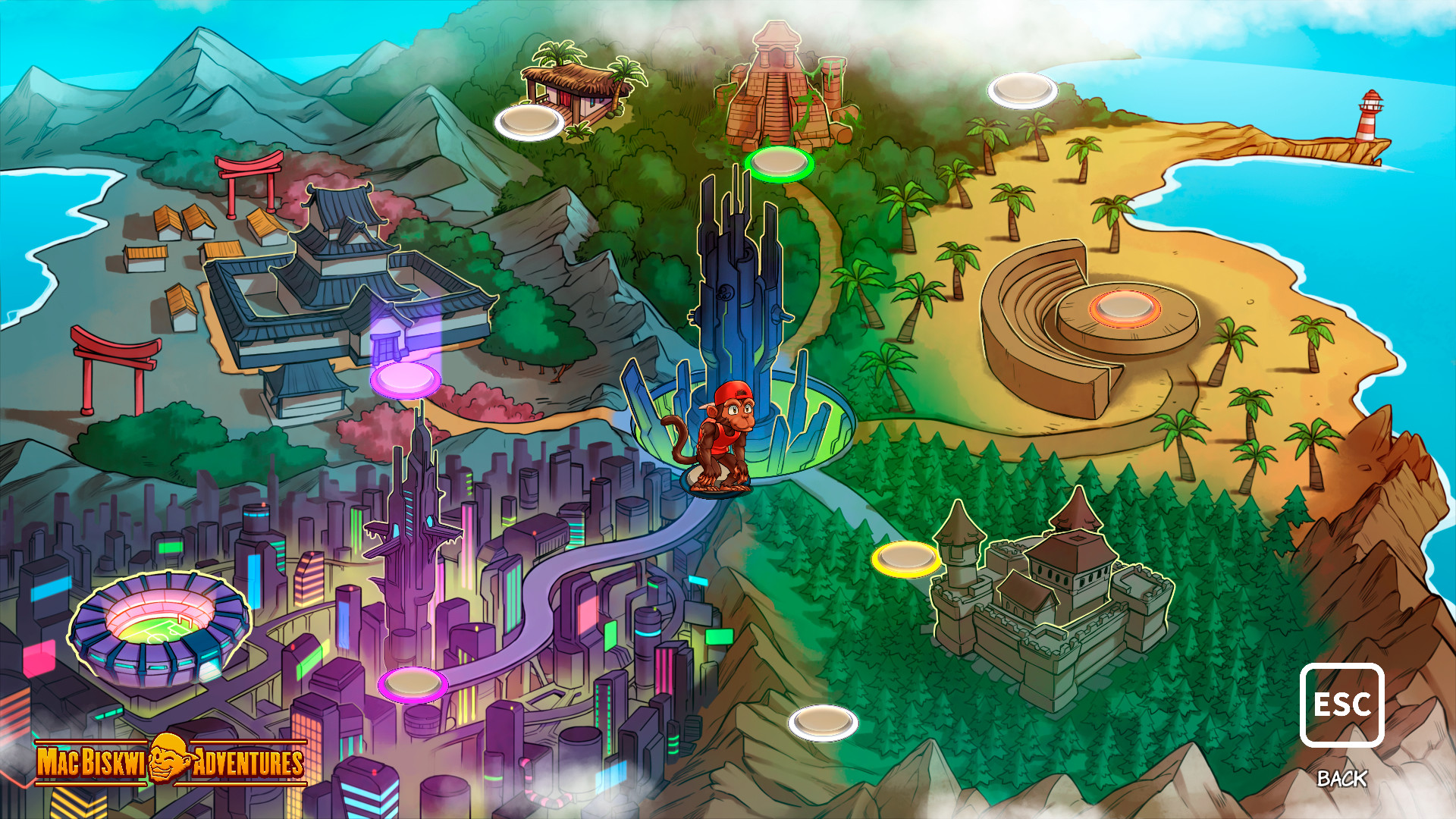
Task: Activate the purple beam on the castle gate
Action: [387, 341]
